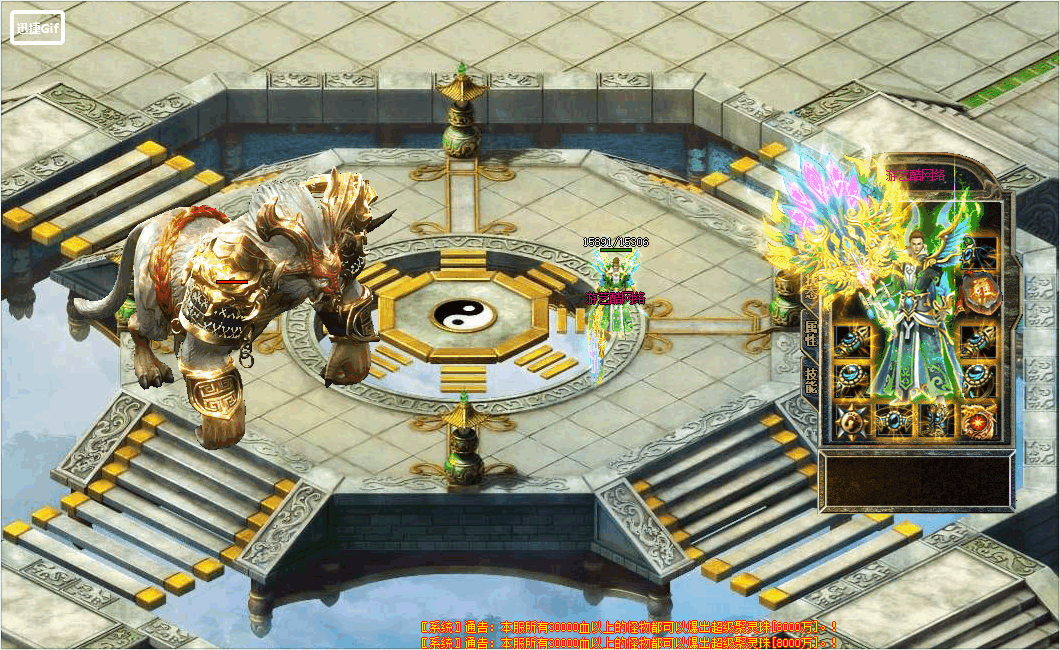Select the orange rune medal equipment slot
The image size is (1060, 650).
pyautogui.click(x=979, y=294)
